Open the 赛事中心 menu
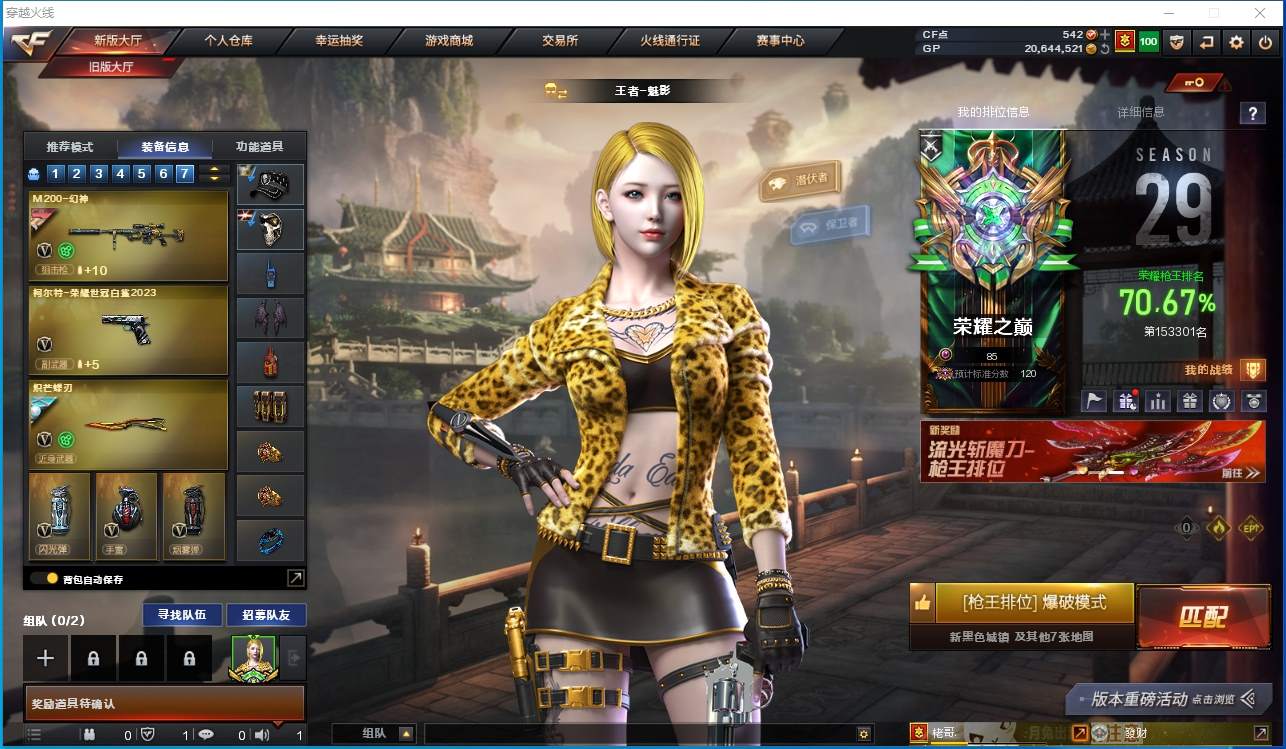1286x749 pixels. pos(780,41)
